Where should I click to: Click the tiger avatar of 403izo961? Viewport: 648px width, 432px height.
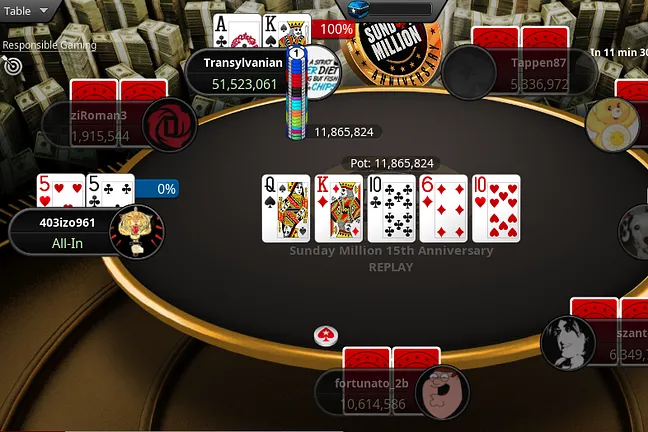pyautogui.click(x=136, y=231)
